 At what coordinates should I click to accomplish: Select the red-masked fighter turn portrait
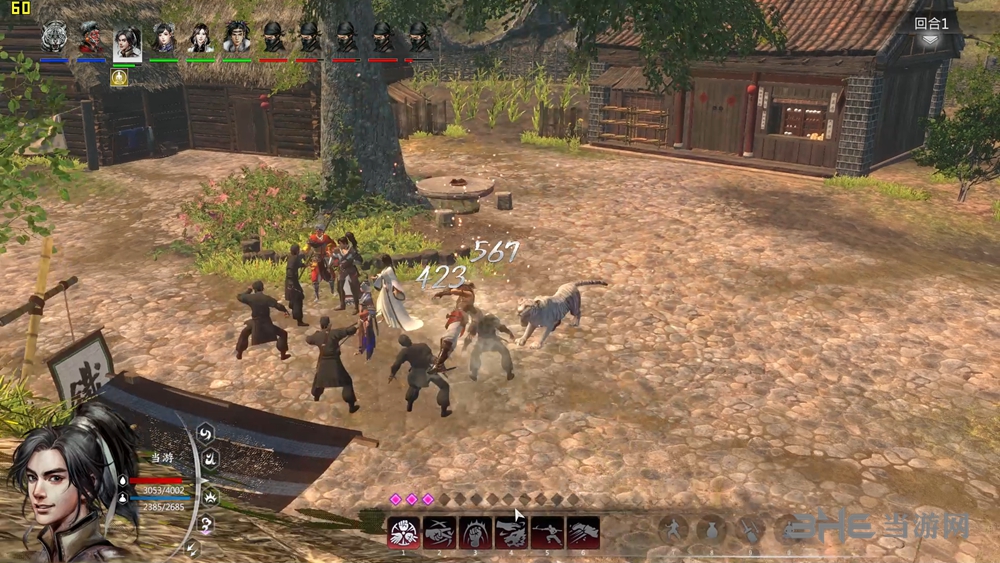click(x=91, y=37)
